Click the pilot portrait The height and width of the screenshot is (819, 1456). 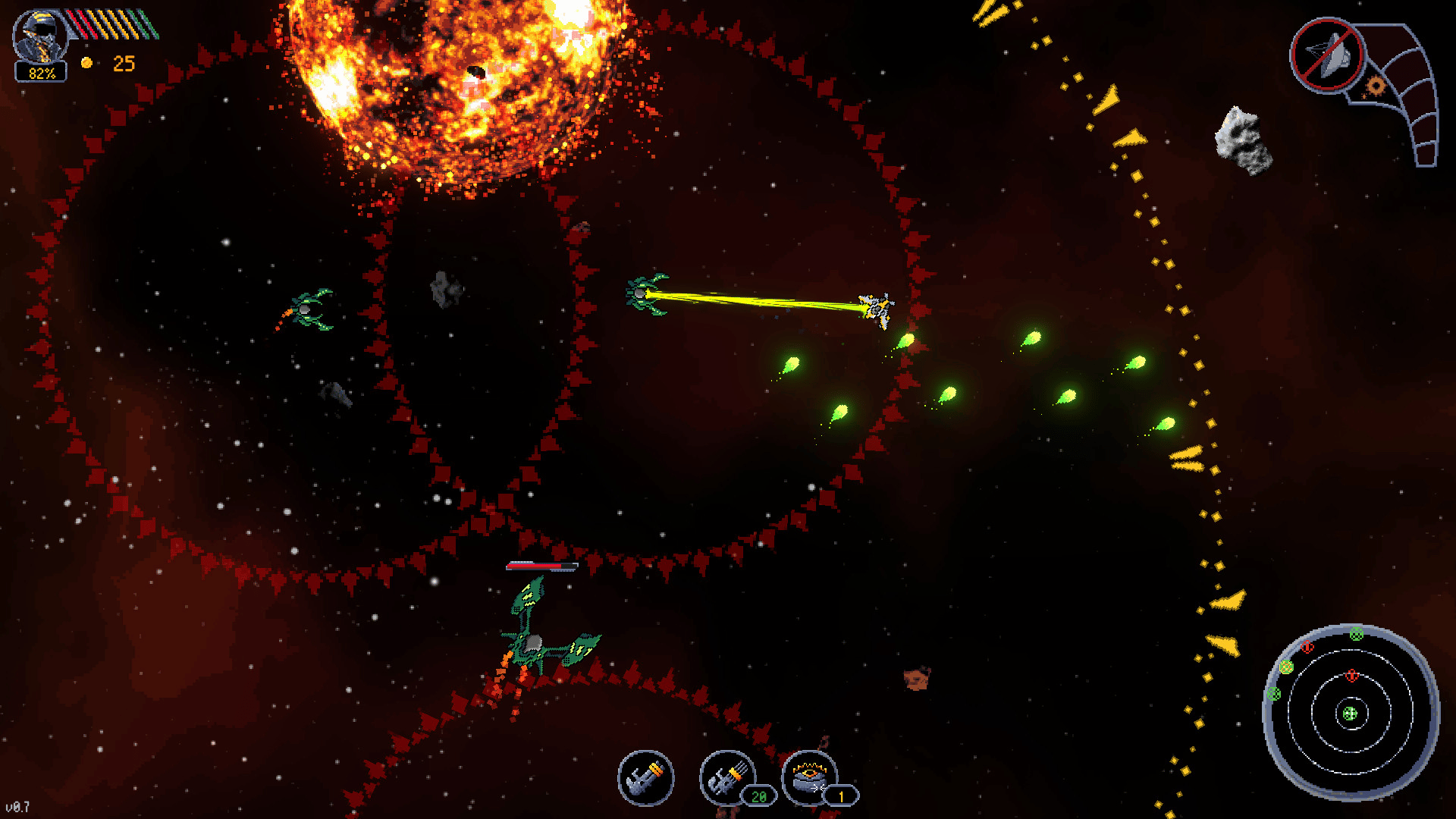41,36
